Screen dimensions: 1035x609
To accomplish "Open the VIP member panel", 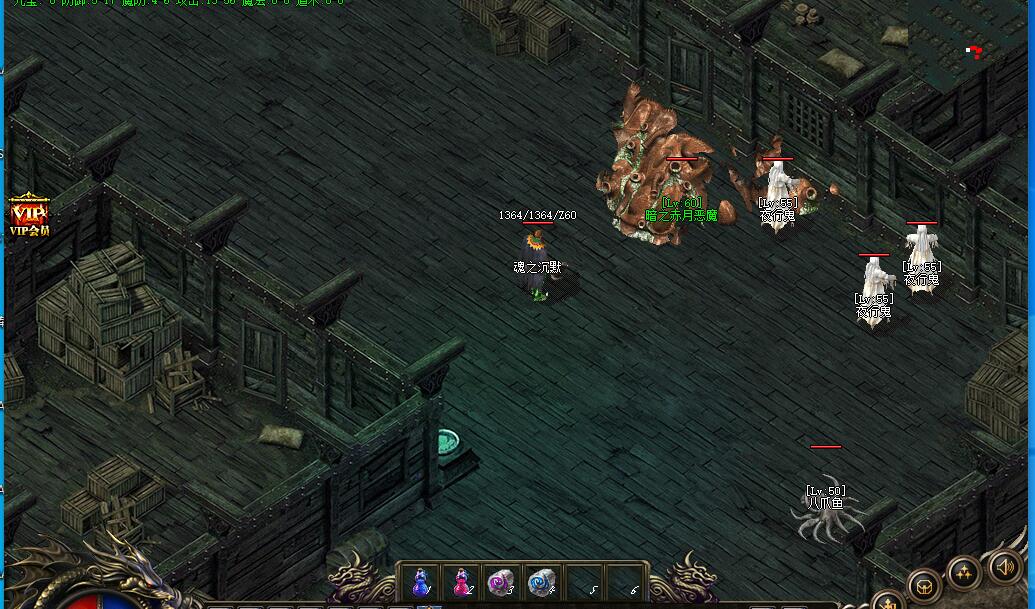I will tap(29, 216).
